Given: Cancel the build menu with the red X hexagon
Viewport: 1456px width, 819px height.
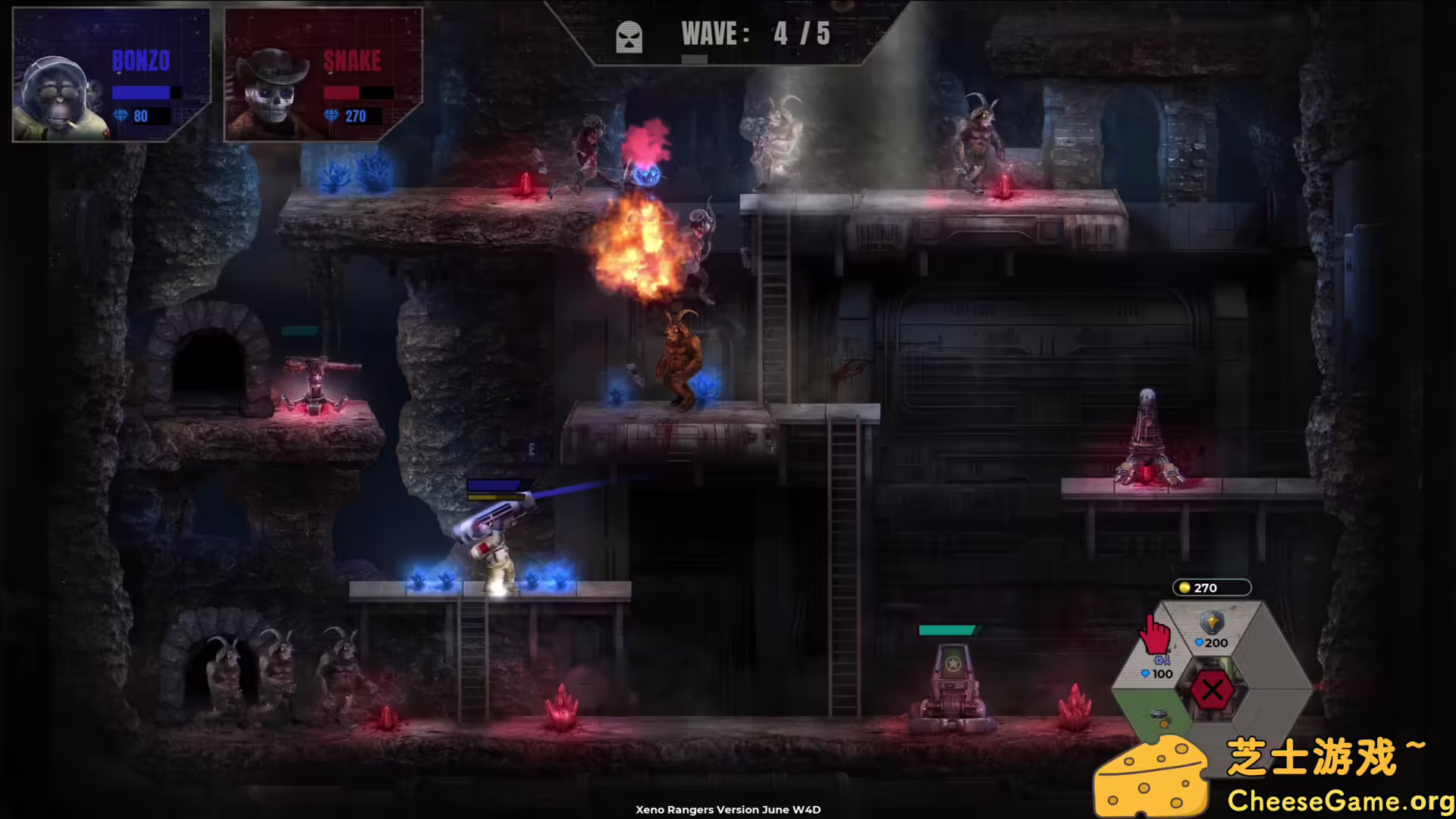Looking at the screenshot, I should pyautogui.click(x=1213, y=689).
